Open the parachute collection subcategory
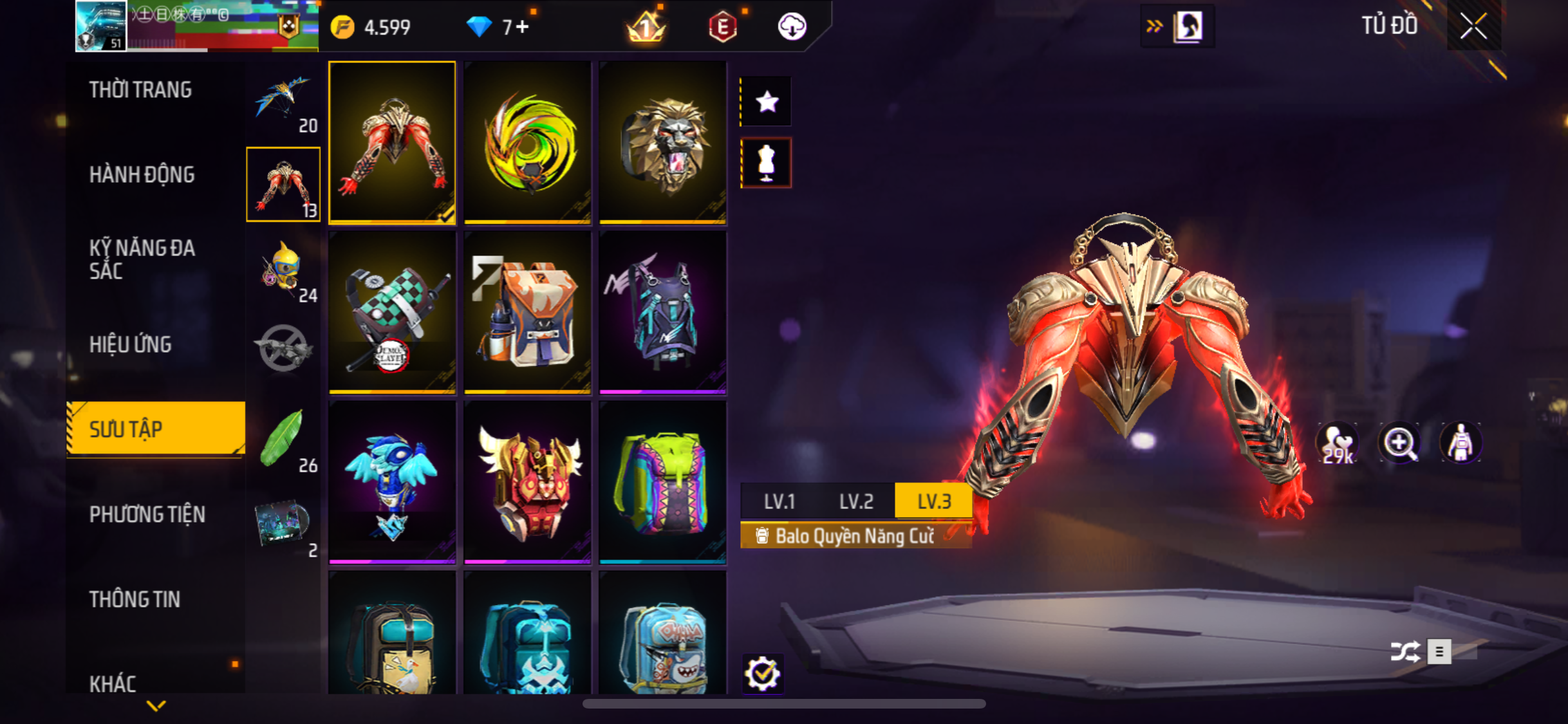The height and width of the screenshot is (724, 1568). coord(283,103)
